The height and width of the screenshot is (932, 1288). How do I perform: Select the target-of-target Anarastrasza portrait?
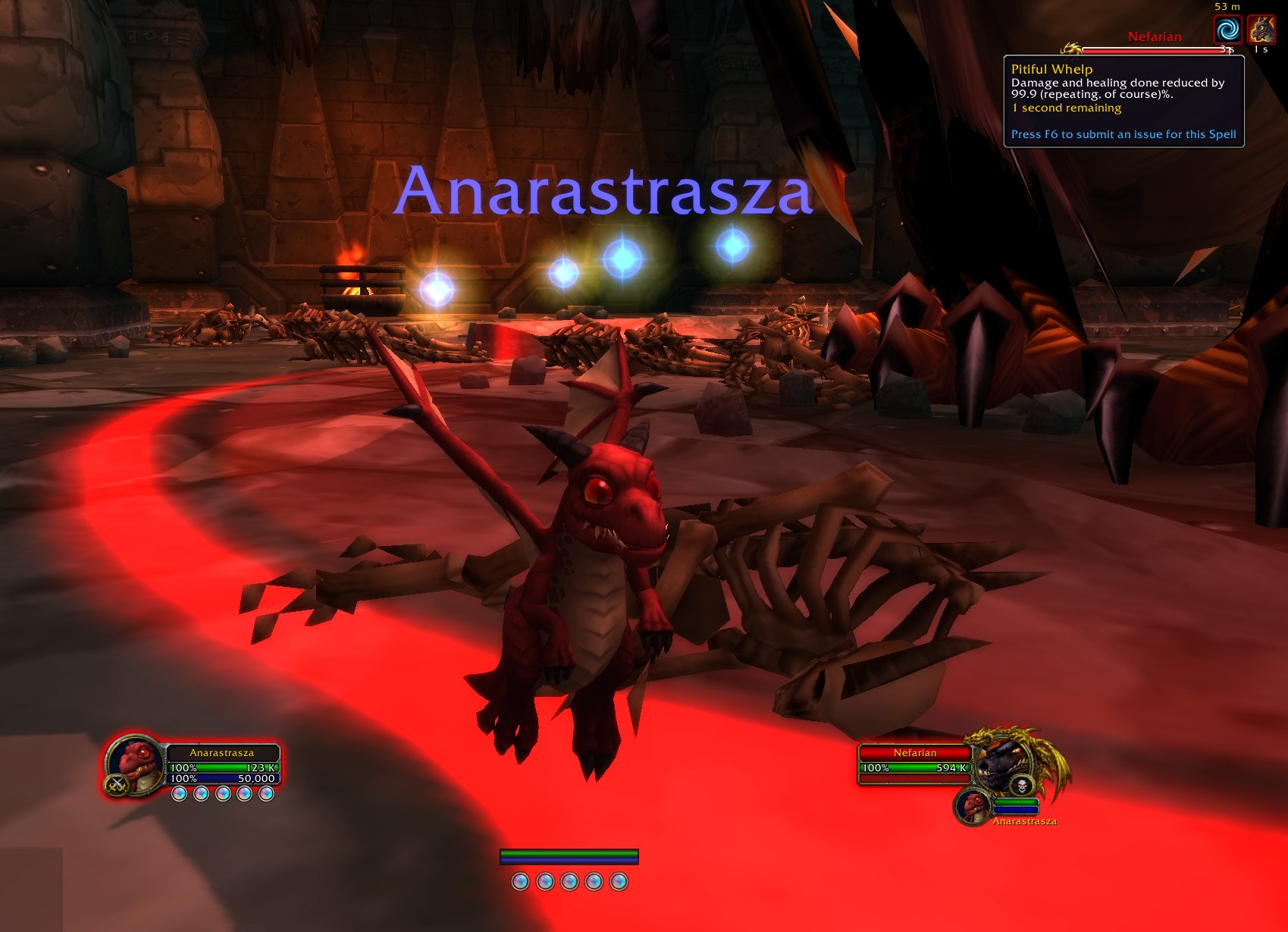pyautogui.click(x=973, y=806)
